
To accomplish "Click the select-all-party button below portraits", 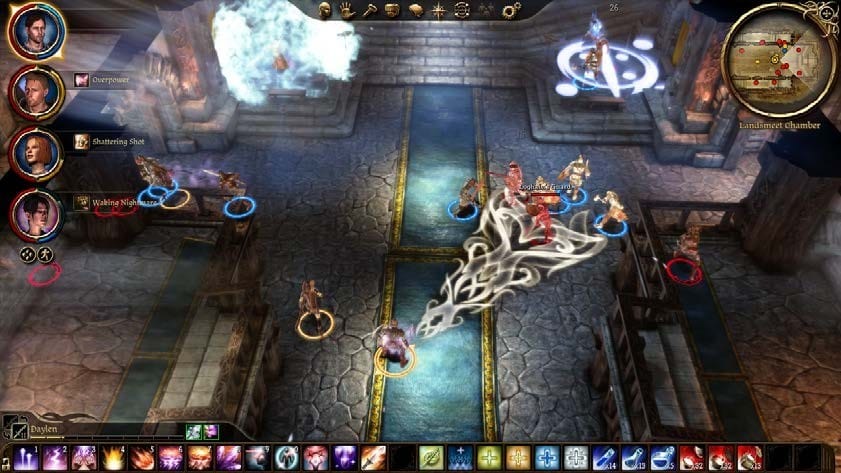I will tap(28, 255).
